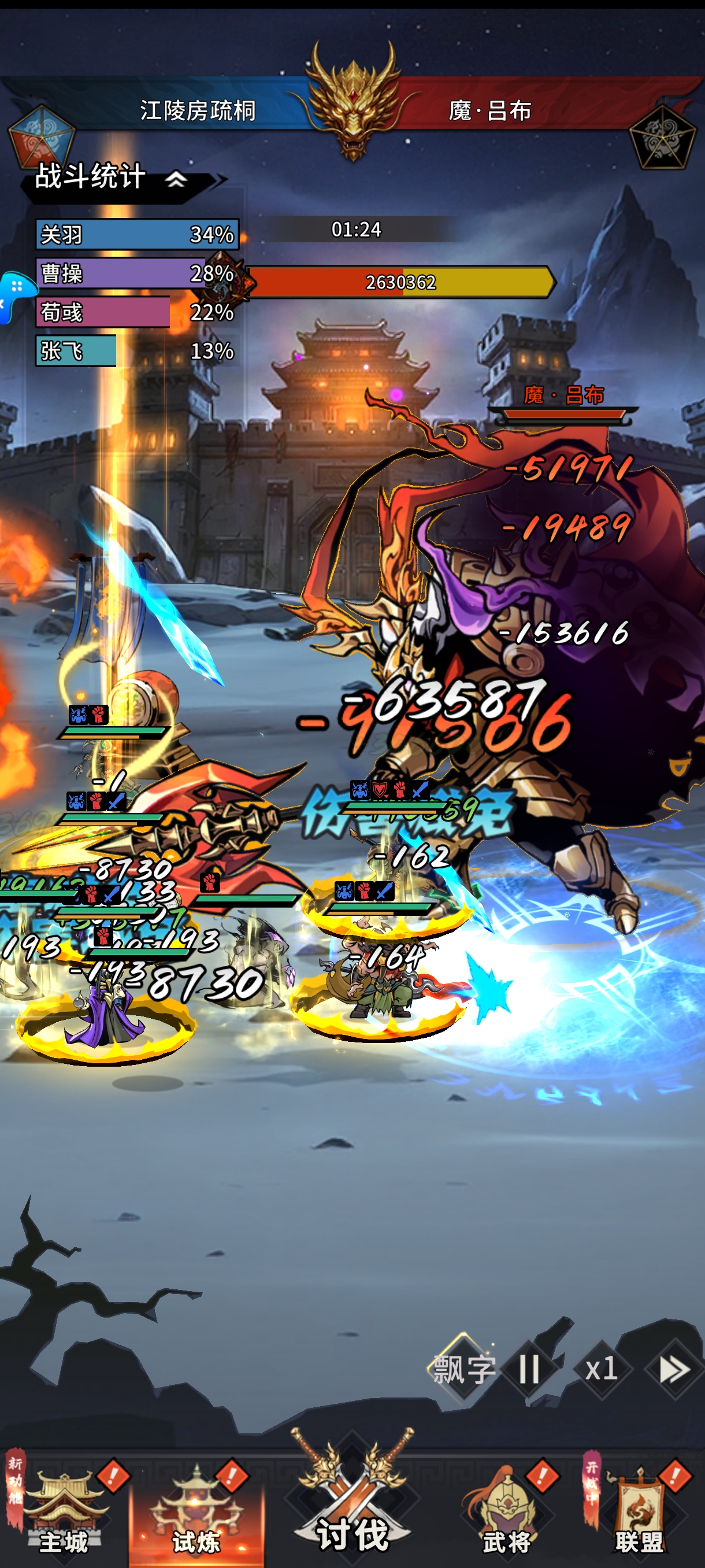Viewport: 705px width, 1568px height.
Task: Go to the 讨伐 crusade tab
Action: pos(352,1503)
